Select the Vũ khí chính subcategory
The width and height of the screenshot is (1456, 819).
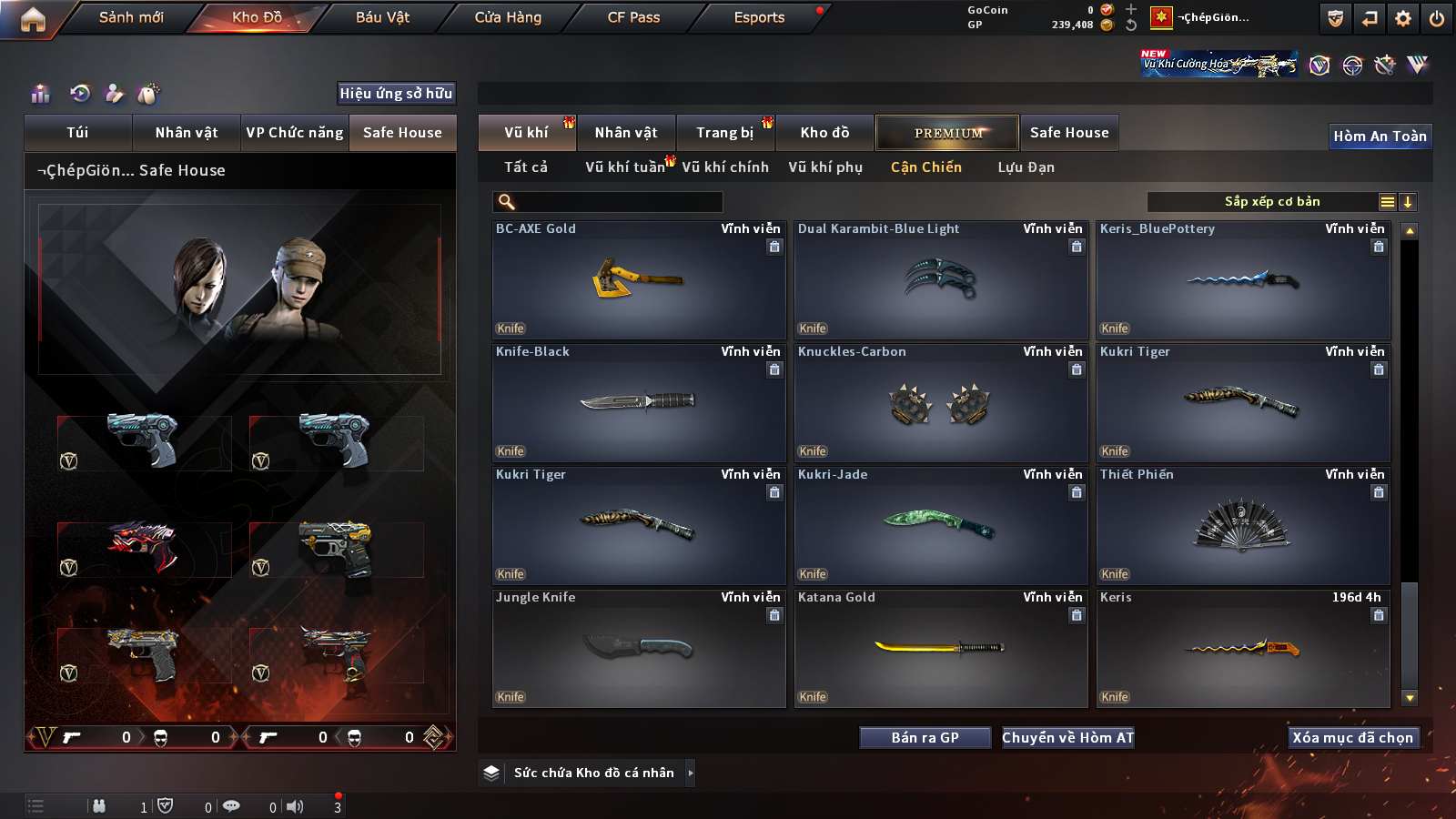click(725, 167)
